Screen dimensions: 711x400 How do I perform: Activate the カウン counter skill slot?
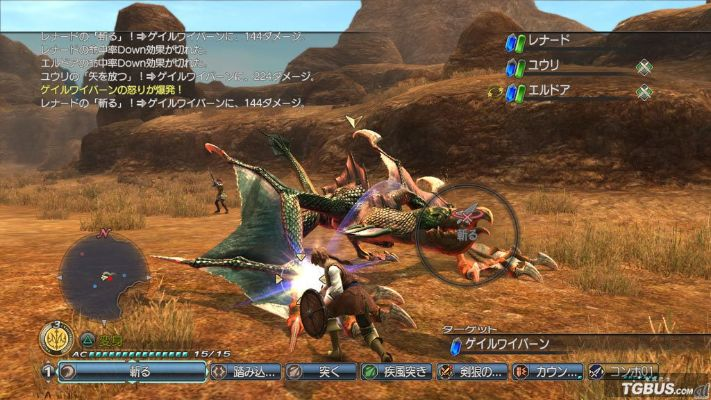(x=546, y=372)
